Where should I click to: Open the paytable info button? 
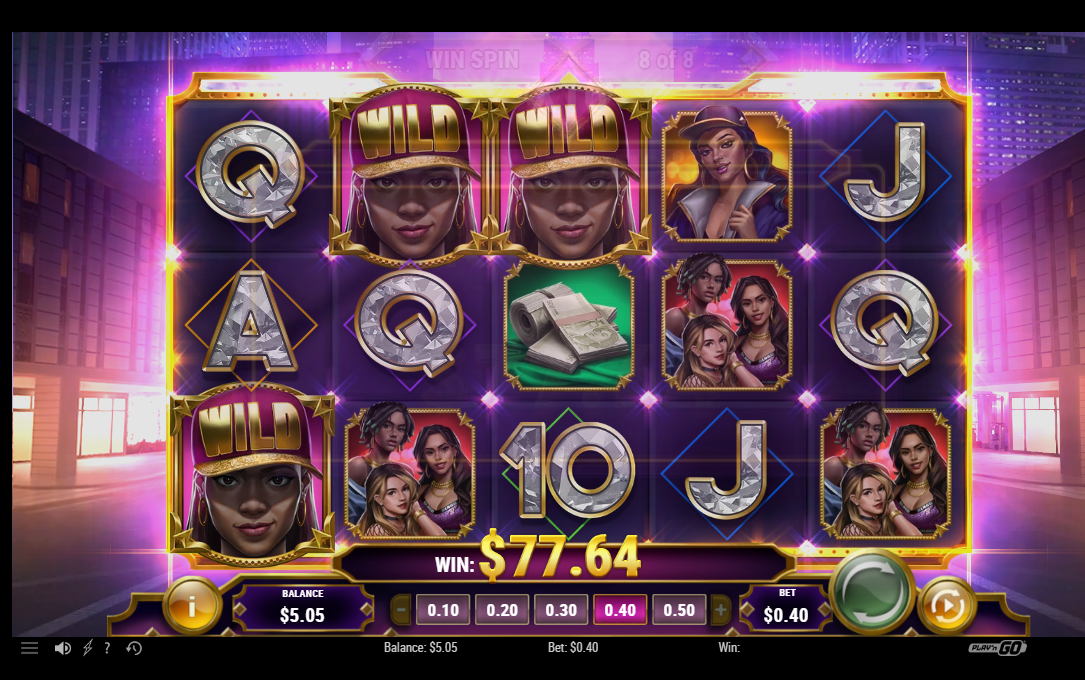(x=191, y=605)
